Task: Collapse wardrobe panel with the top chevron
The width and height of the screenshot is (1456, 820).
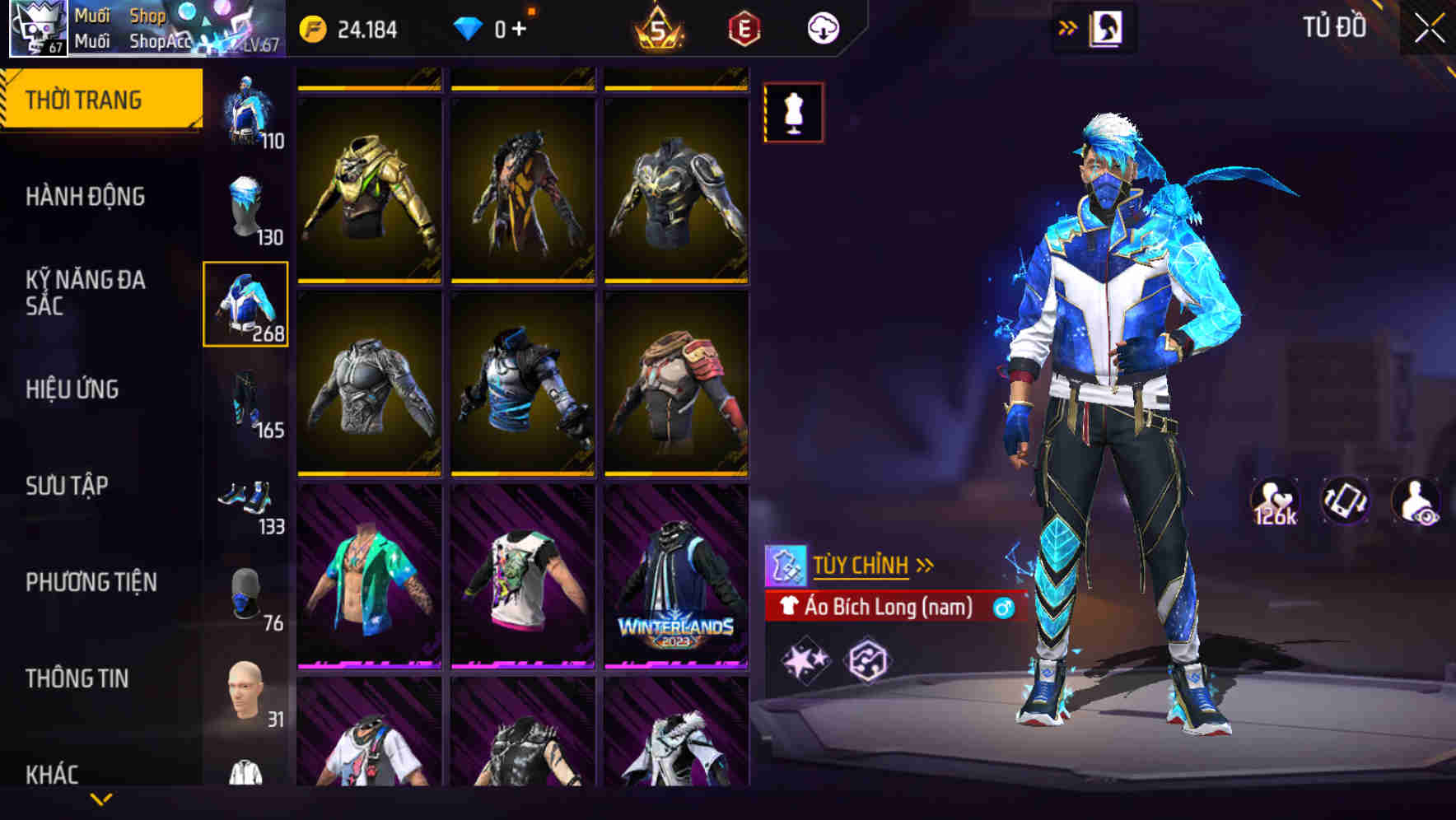Action: point(1068,26)
